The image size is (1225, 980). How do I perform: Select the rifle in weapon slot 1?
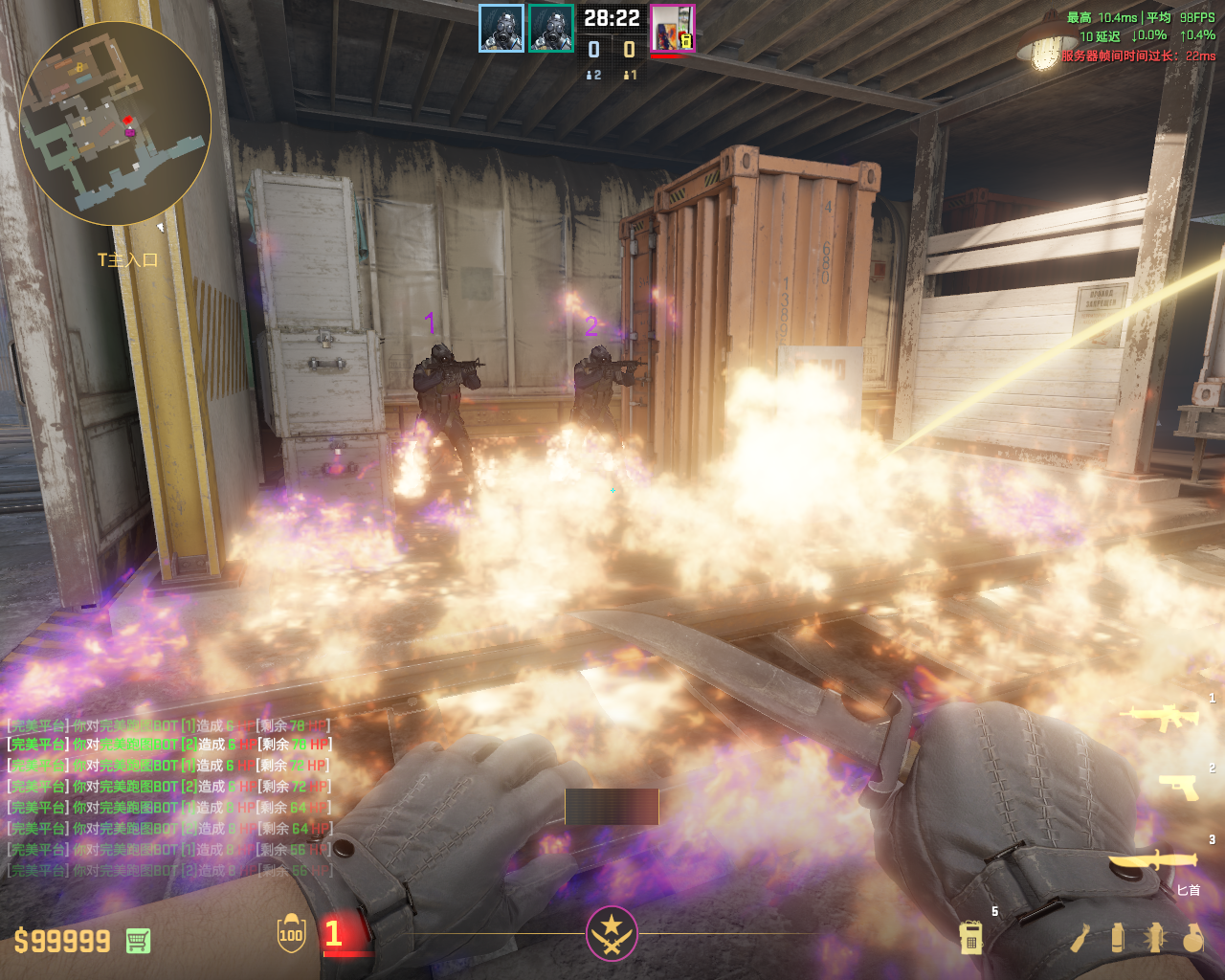point(1164,717)
